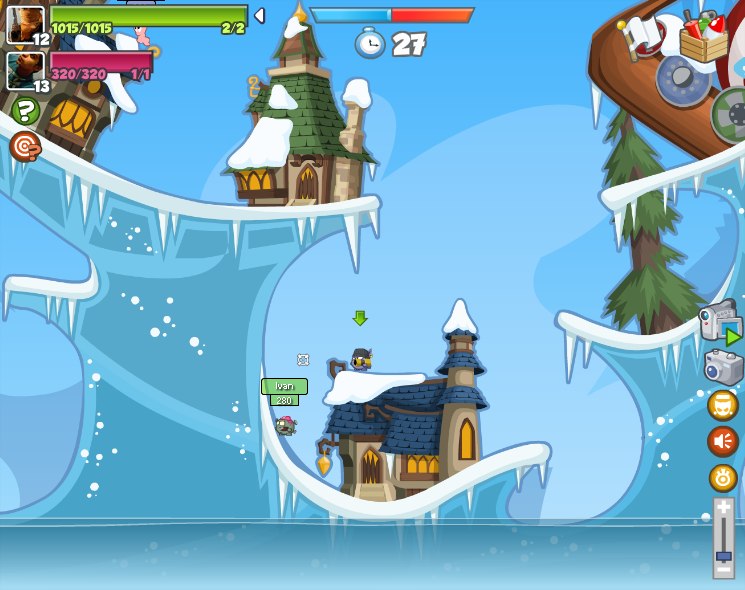745x590 pixels.
Task: Select the level 12 player portrait
Action: (x=25, y=25)
